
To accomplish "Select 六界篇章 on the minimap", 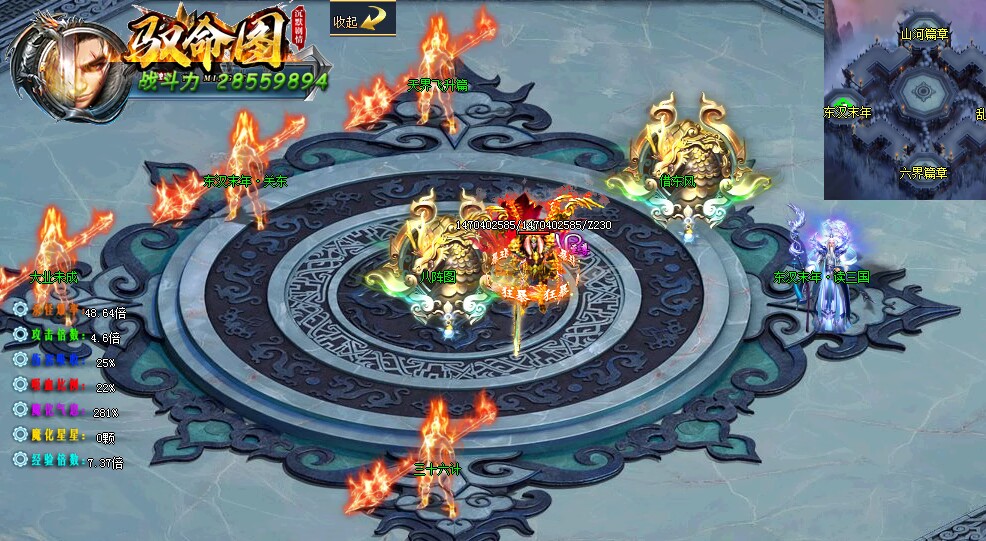I will click(x=923, y=173).
